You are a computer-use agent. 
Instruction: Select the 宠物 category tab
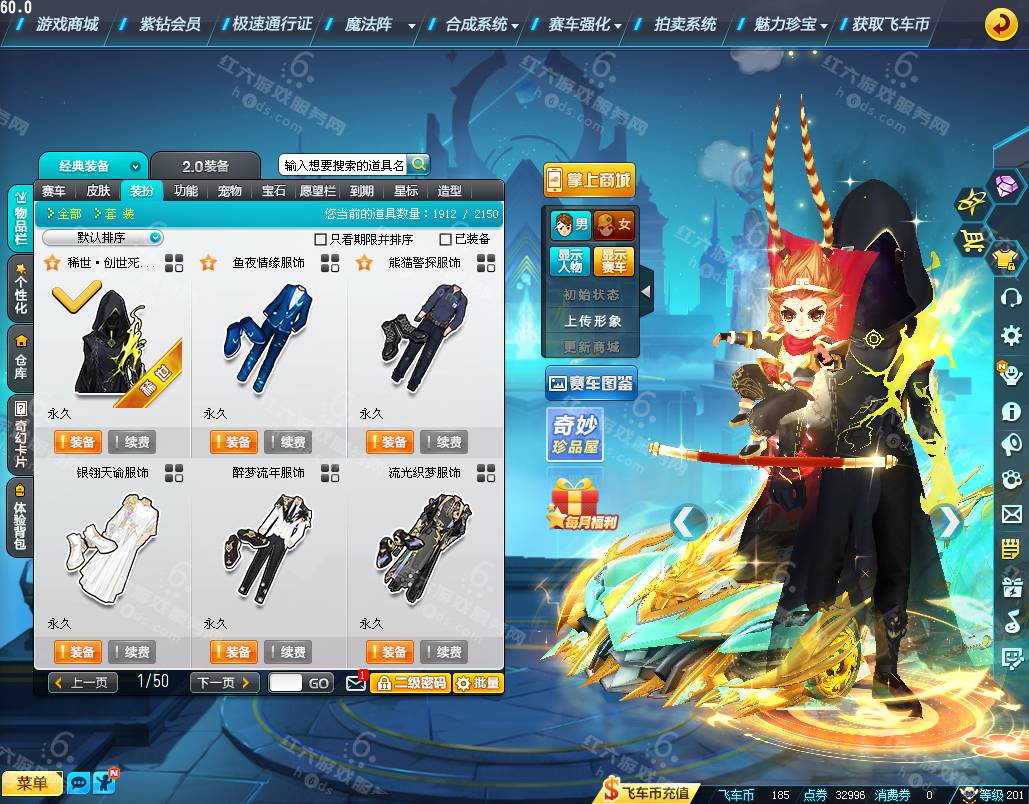point(230,191)
